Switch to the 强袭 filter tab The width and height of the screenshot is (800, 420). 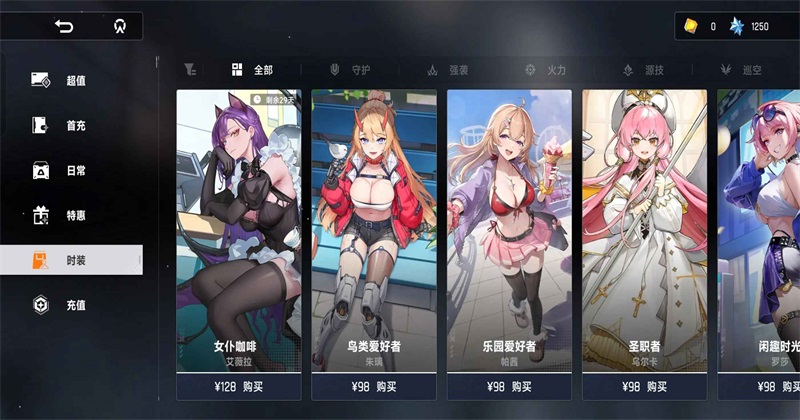click(x=447, y=70)
